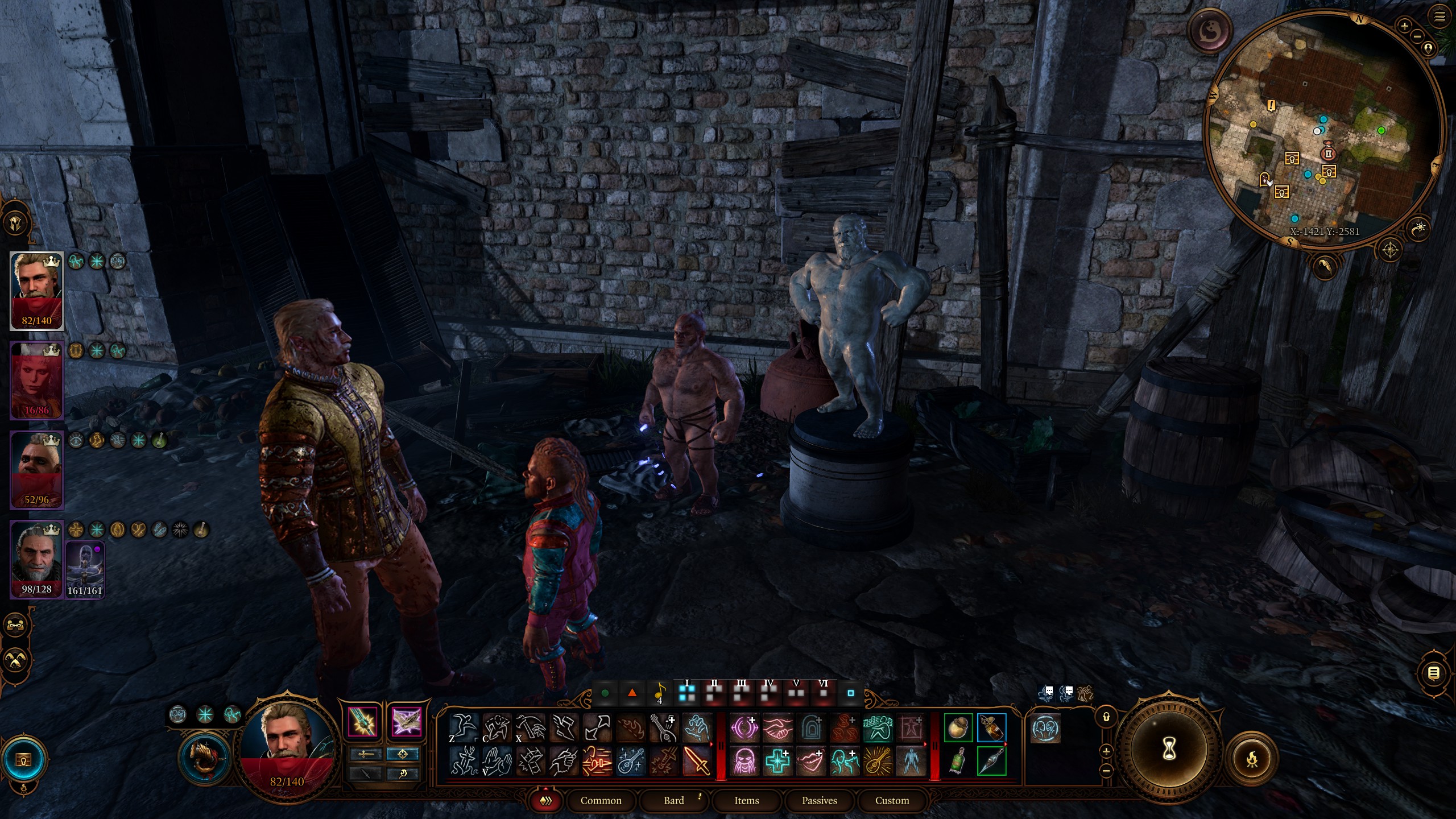Select the red-haired companion portrait with 16/86 HP
The height and width of the screenshot is (819, 1456).
click(36, 380)
